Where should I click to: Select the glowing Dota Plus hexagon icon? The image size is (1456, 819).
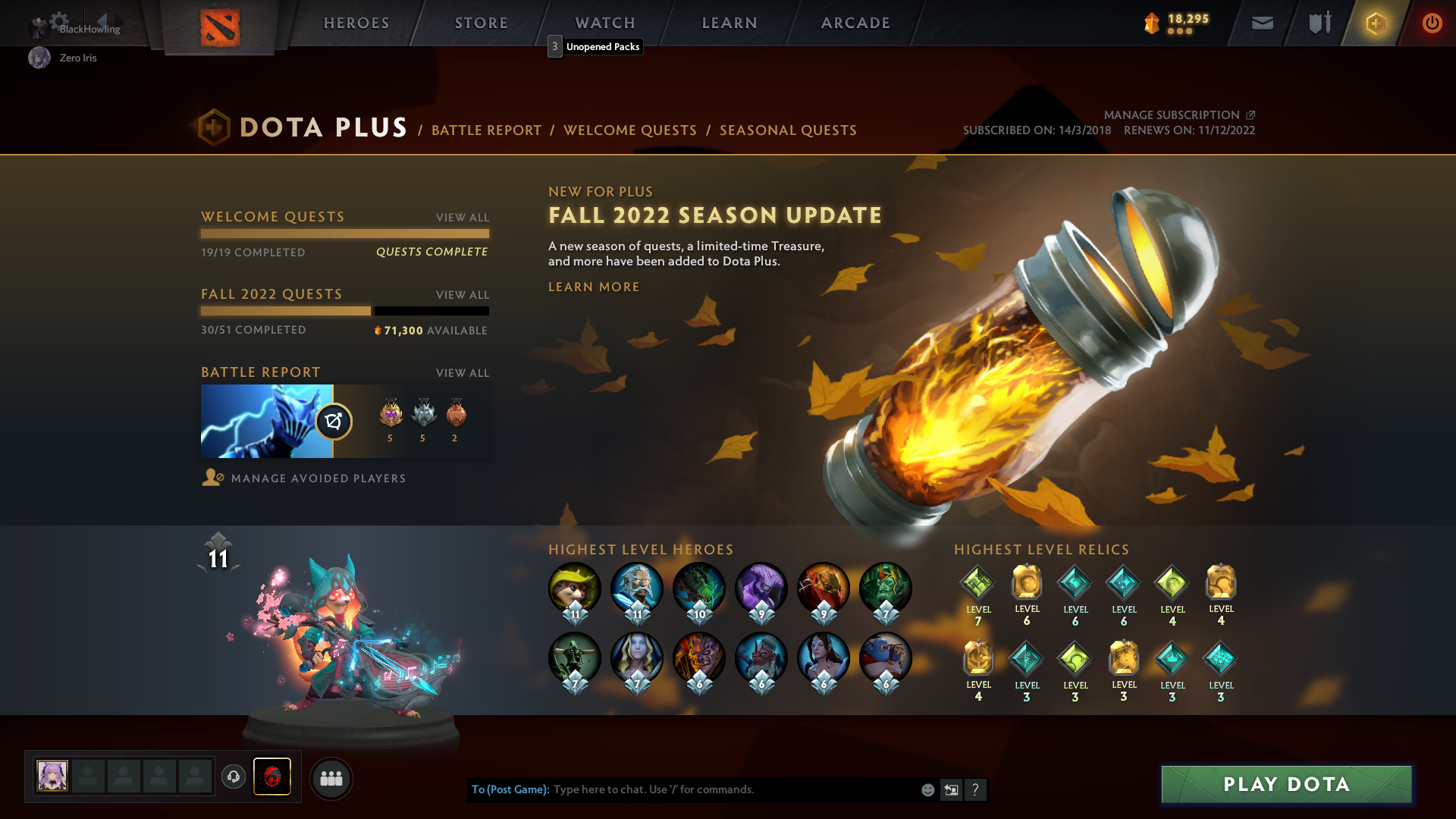(x=1376, y=23)
